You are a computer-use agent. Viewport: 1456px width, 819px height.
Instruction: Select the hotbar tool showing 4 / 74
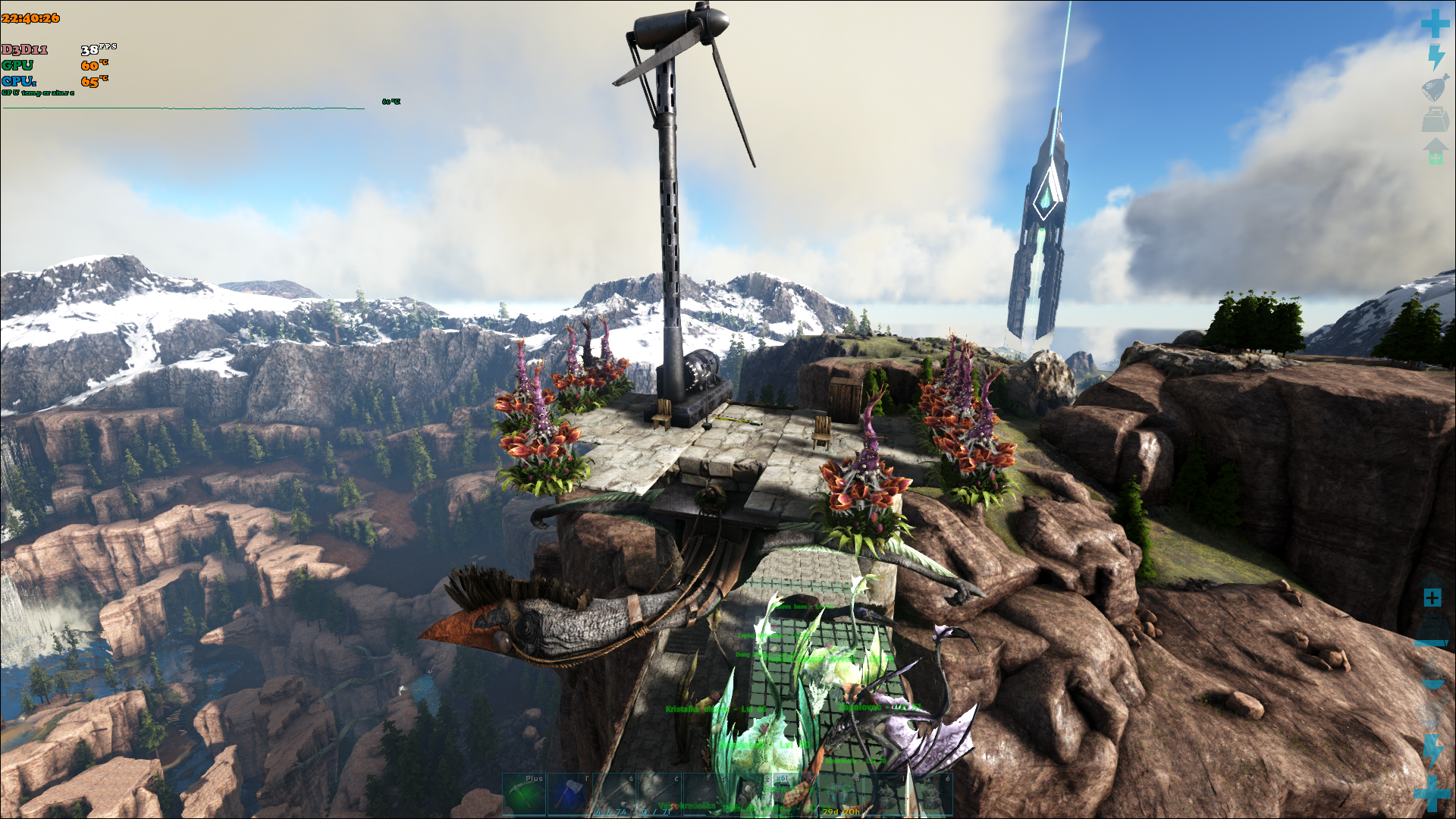click(614, 794)
